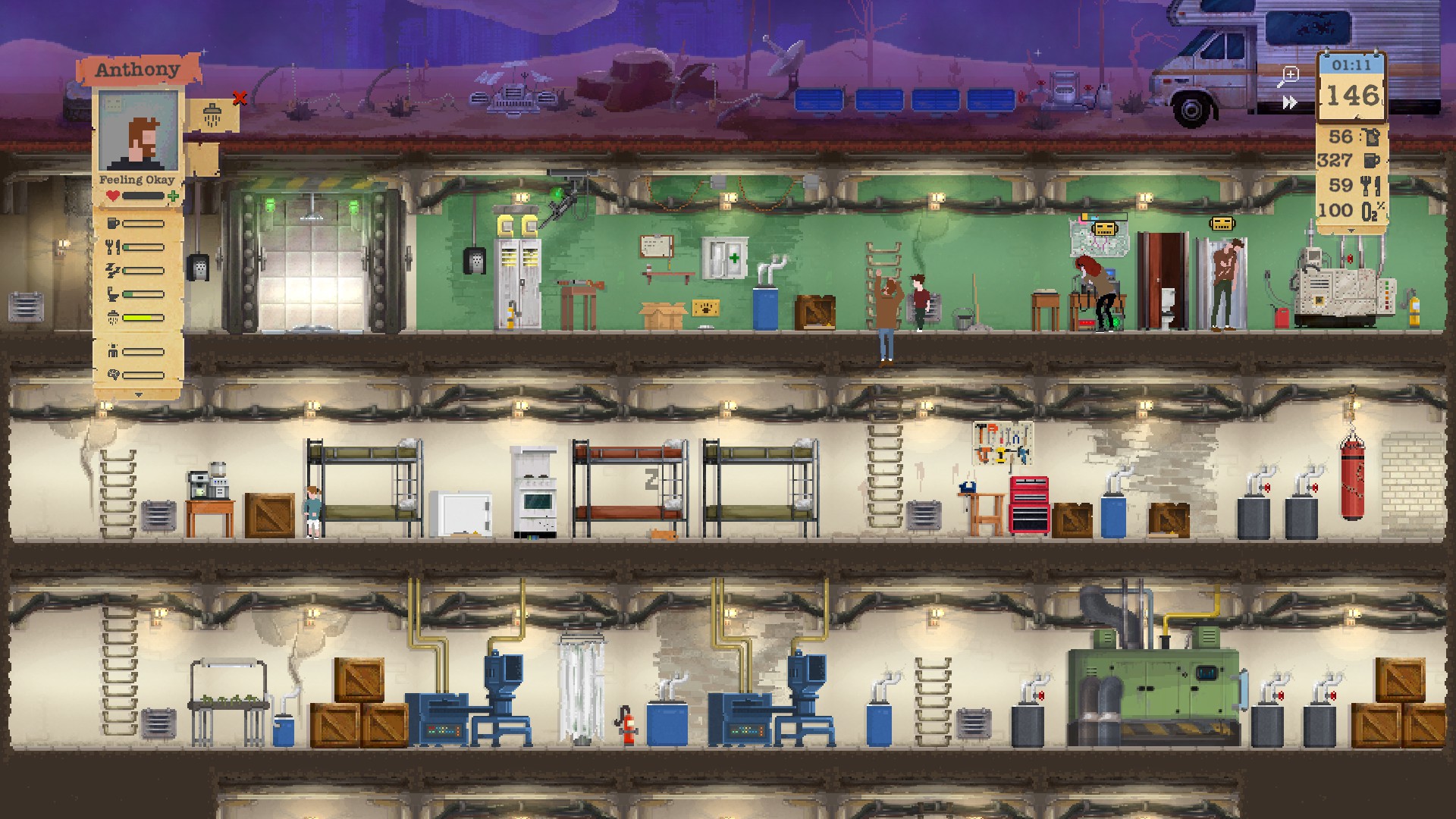1456x819 pixels.
Task: Select the thirst mug icon on Anthony's panel
Action: [x=113, y=223]
